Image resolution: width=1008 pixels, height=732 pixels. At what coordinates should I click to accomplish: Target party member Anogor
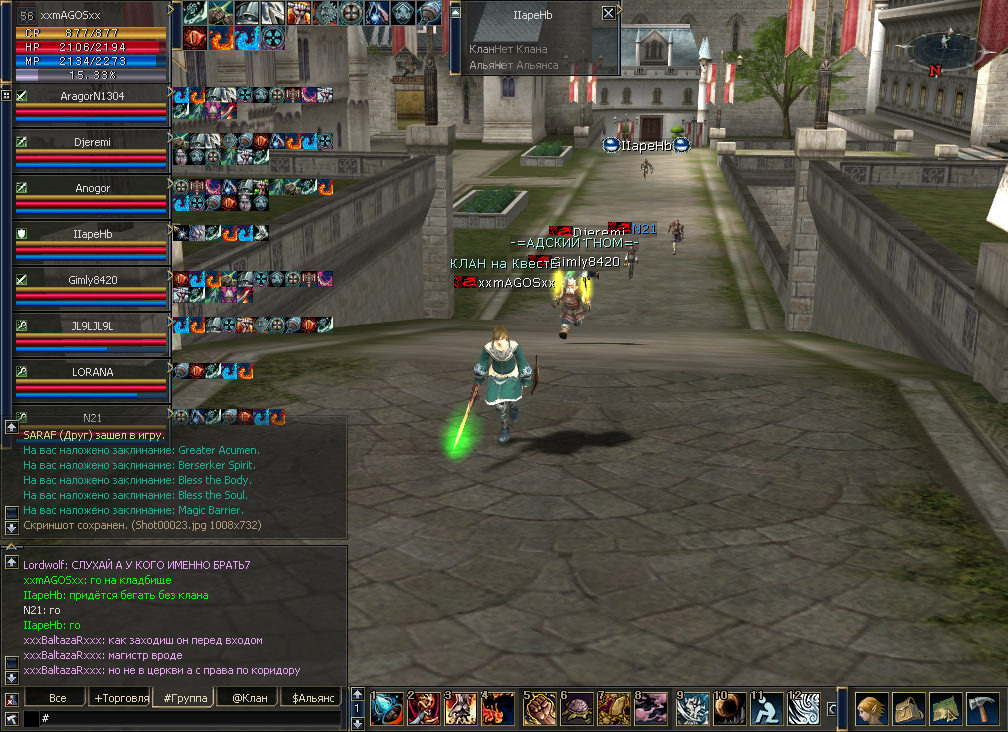point(92,188)
